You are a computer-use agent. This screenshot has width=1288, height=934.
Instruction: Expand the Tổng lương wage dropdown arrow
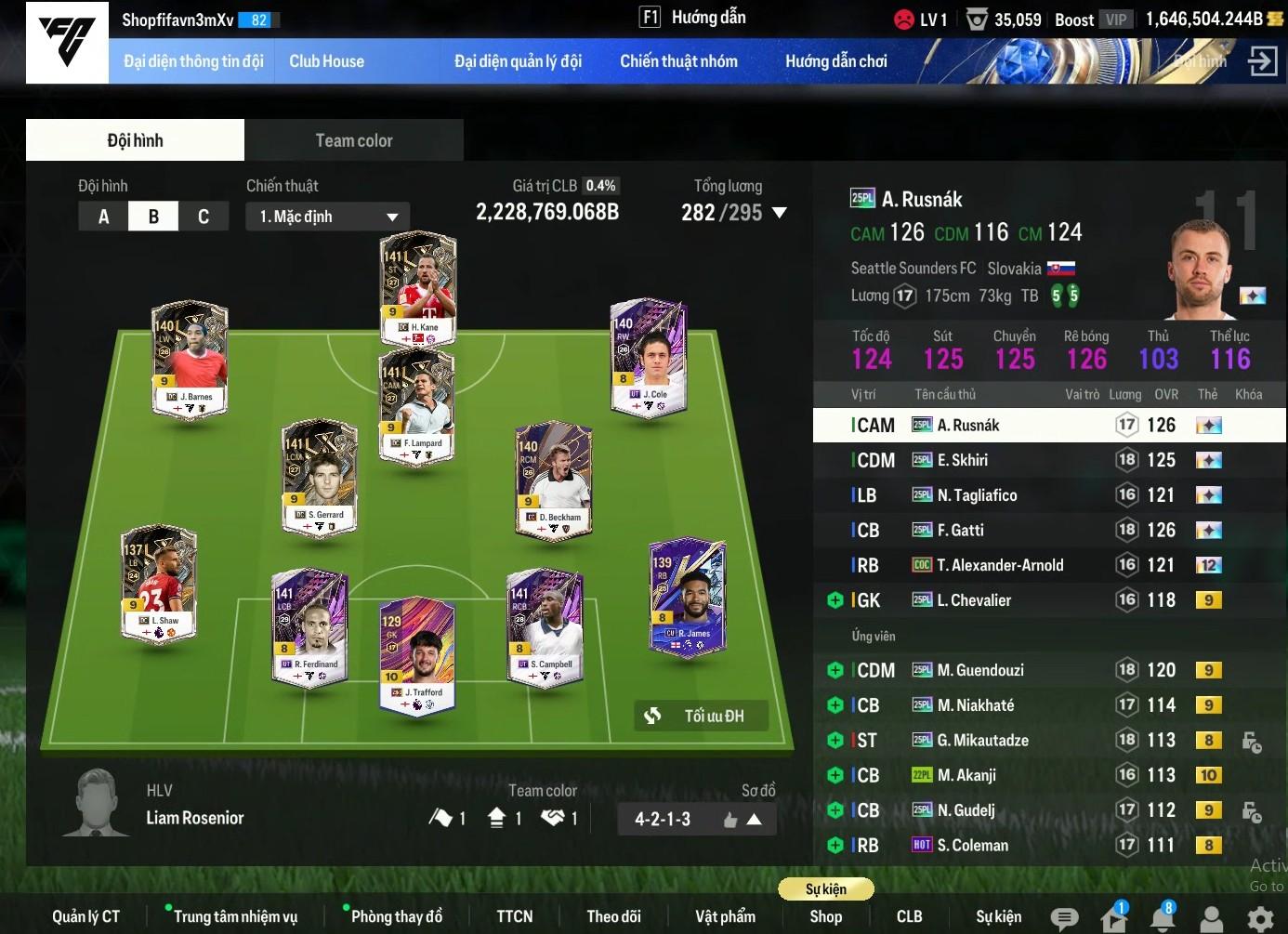click(x=780, y=213)
